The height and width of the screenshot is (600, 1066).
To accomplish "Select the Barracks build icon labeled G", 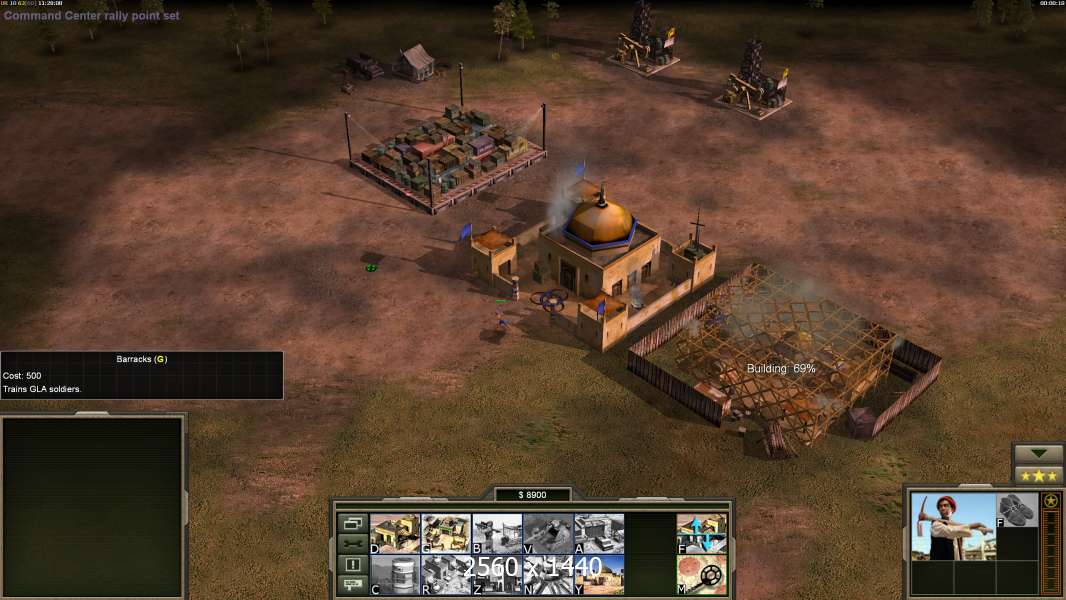I will coord(446,533).
